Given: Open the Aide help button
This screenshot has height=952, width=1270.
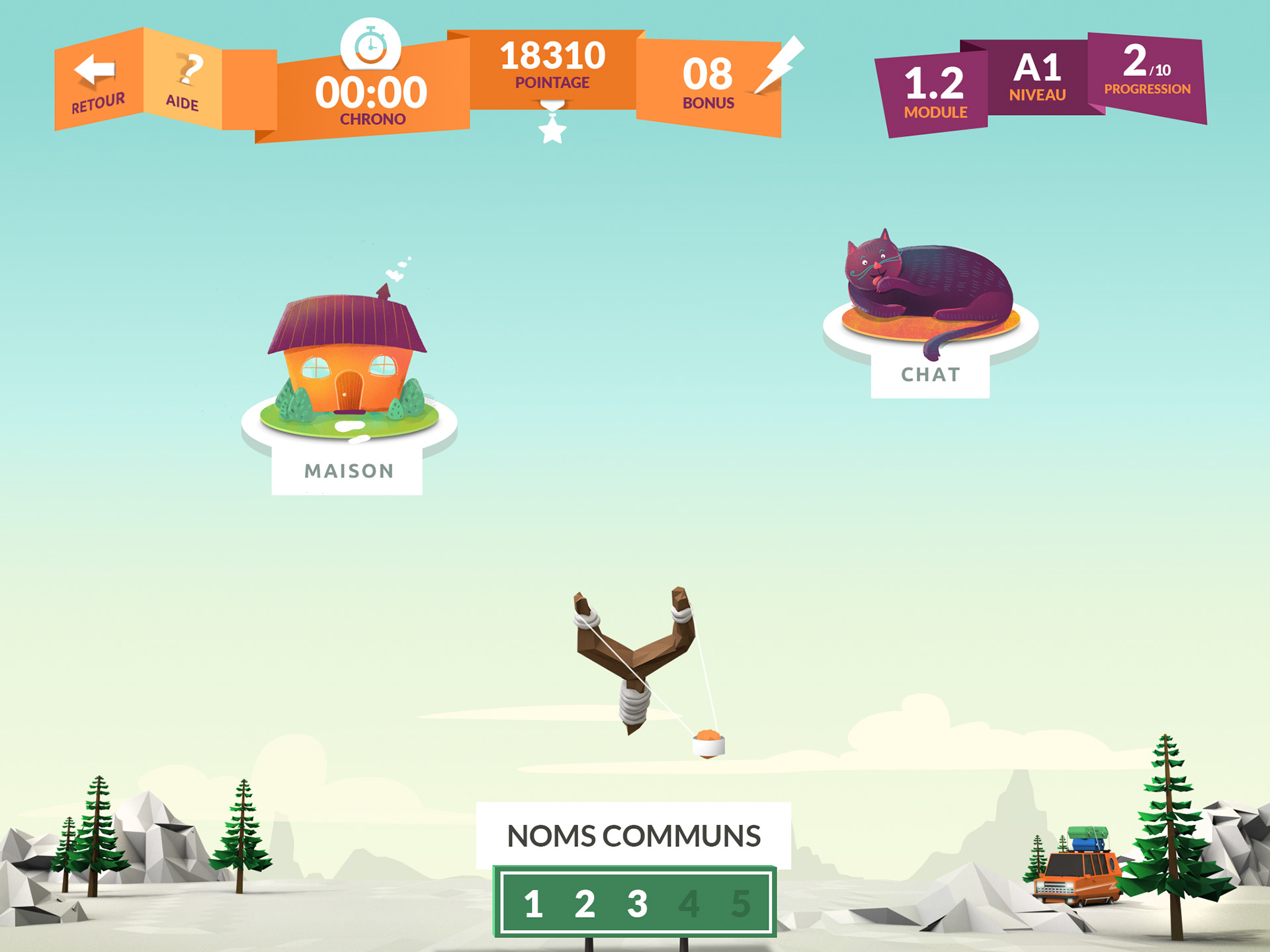Looking at the screenshot, I should pos(183,81).
